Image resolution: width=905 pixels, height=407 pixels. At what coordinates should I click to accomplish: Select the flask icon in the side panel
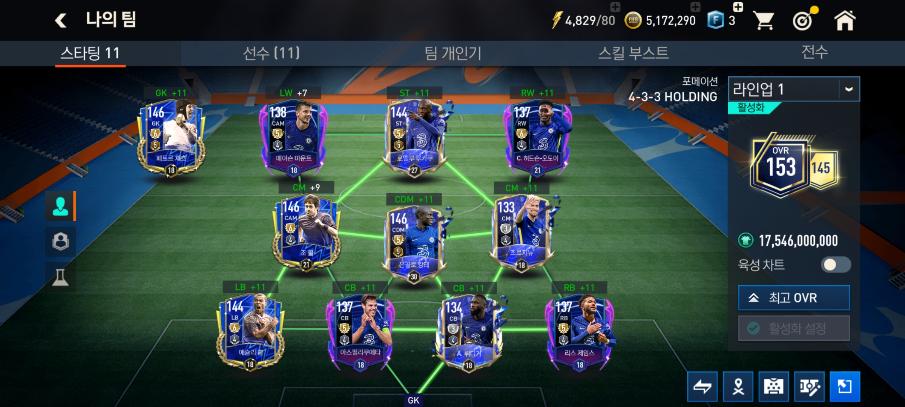click(59, 276)
